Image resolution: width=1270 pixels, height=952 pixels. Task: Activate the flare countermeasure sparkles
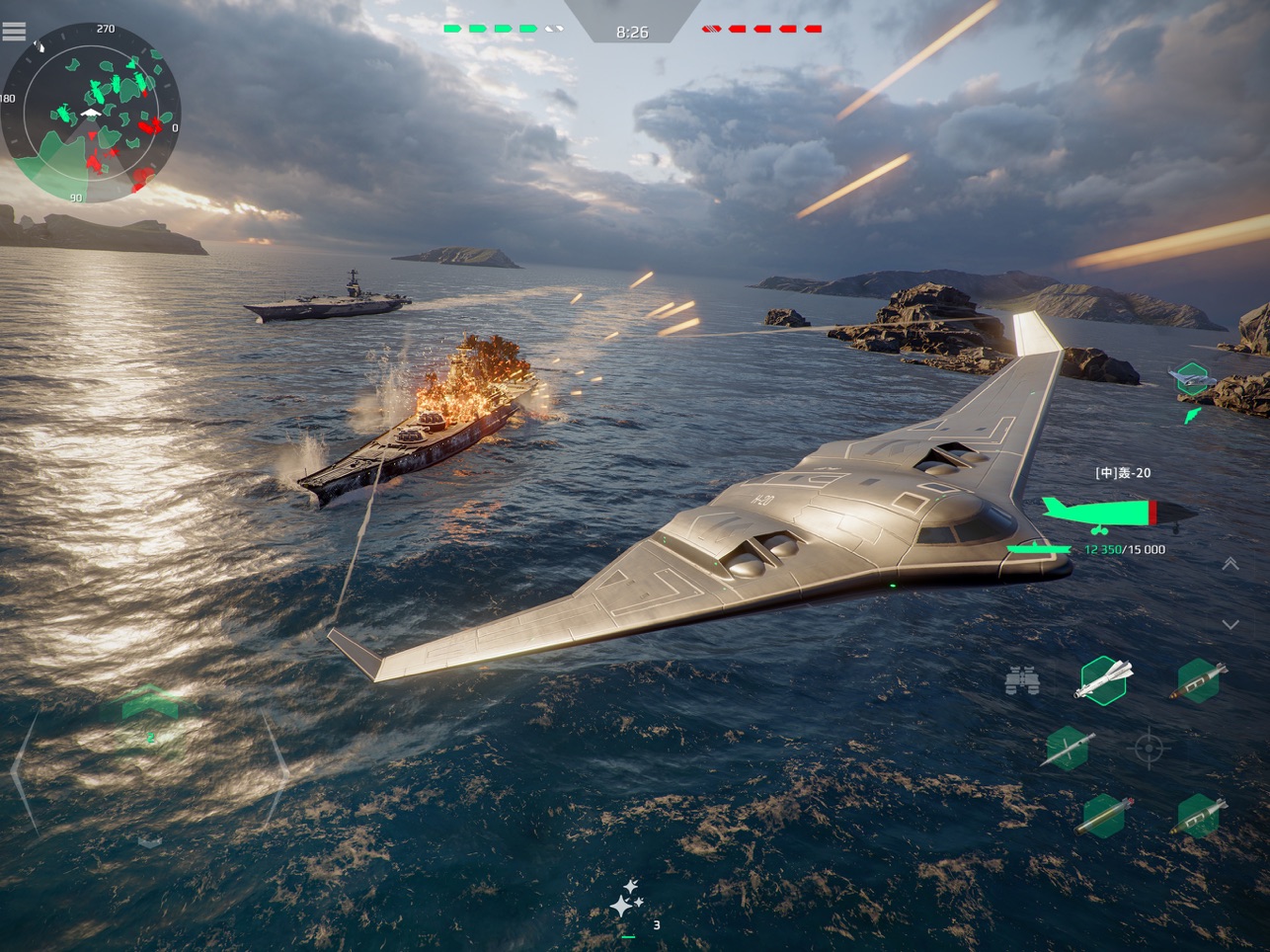[x=626, y=901]
